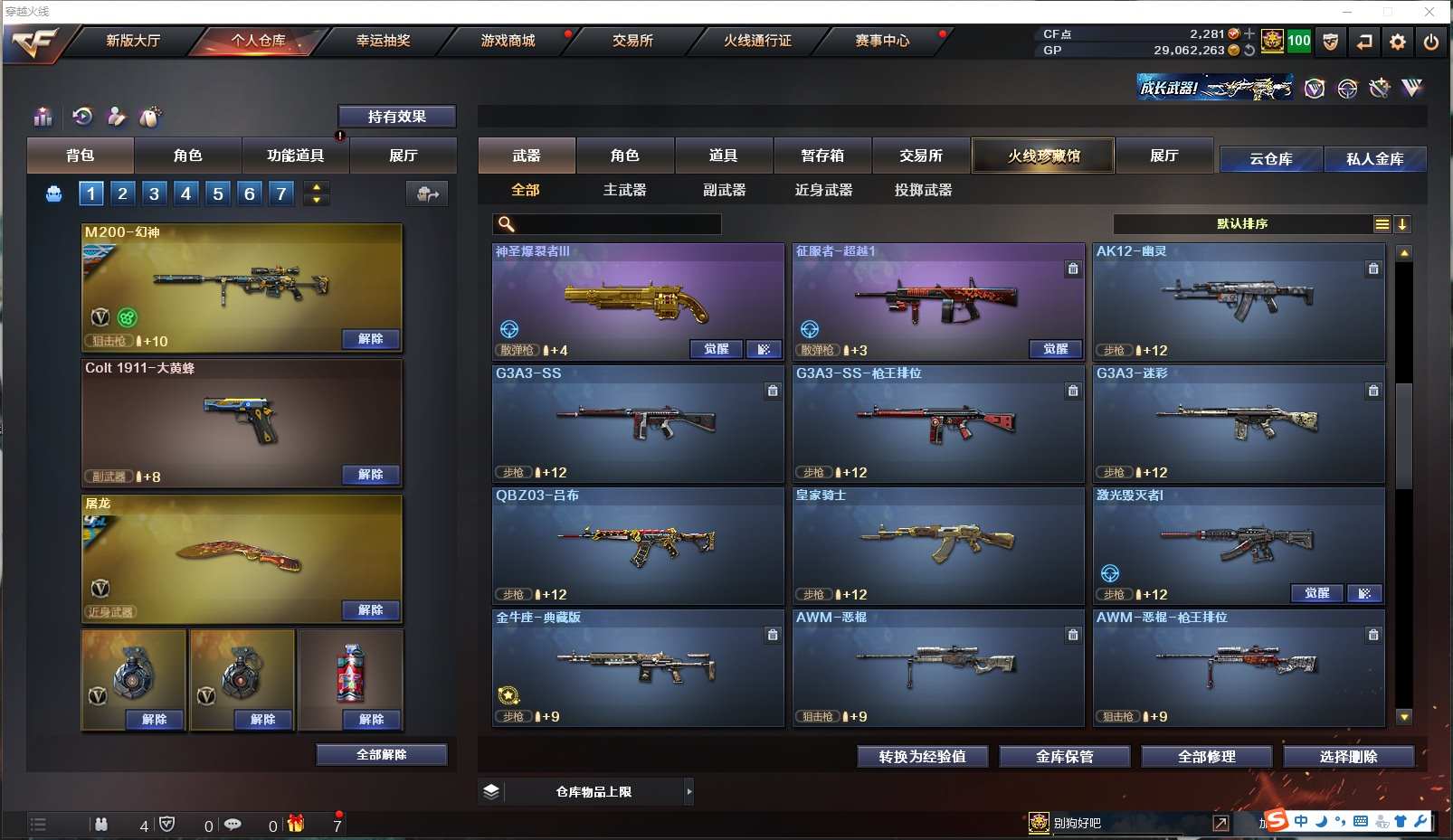Select the AK12-幽灵 weapon card

(x=1238, y=301)
